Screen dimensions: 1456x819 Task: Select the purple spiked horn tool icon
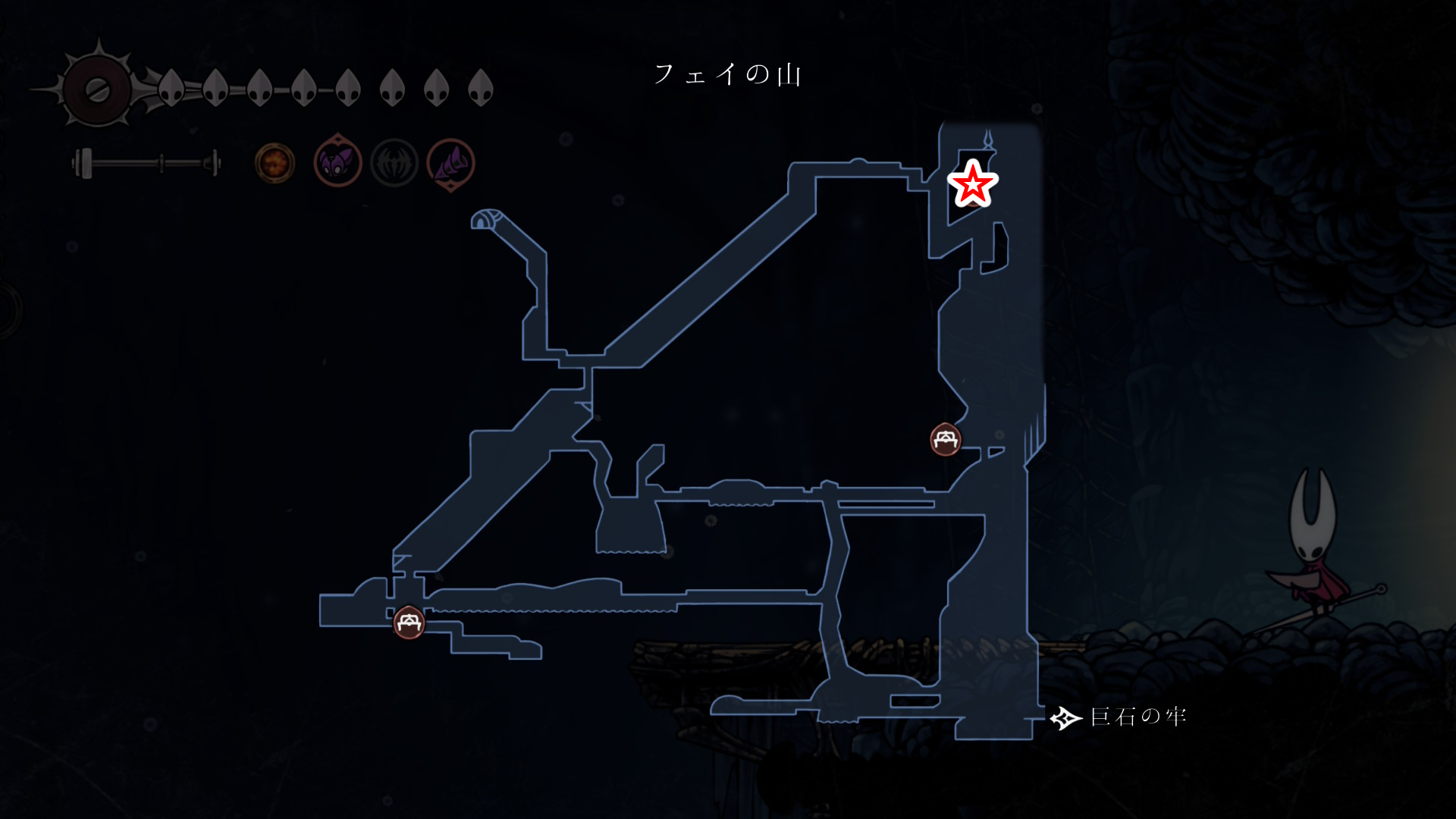pyautogui.click(x=451, y=163)
